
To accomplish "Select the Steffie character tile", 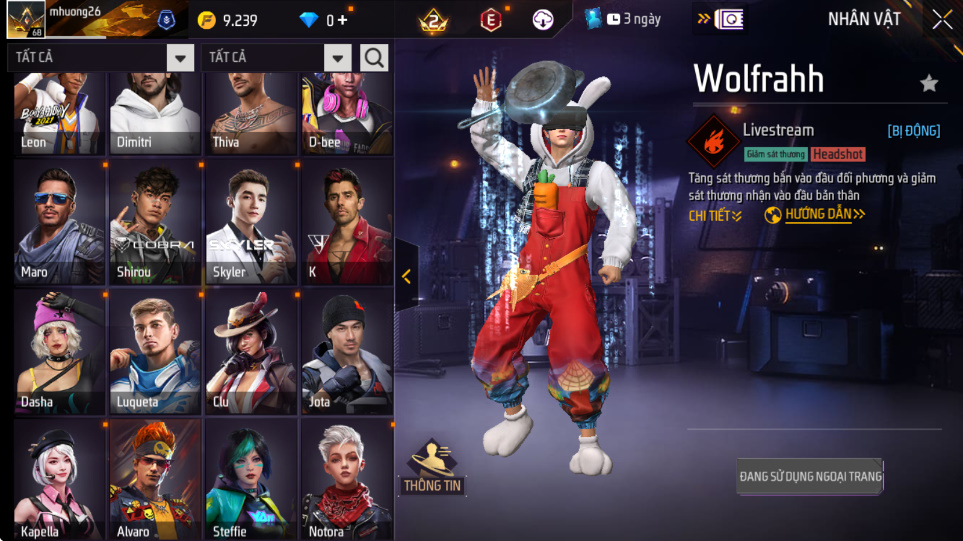I will click(x=250, y=479).
